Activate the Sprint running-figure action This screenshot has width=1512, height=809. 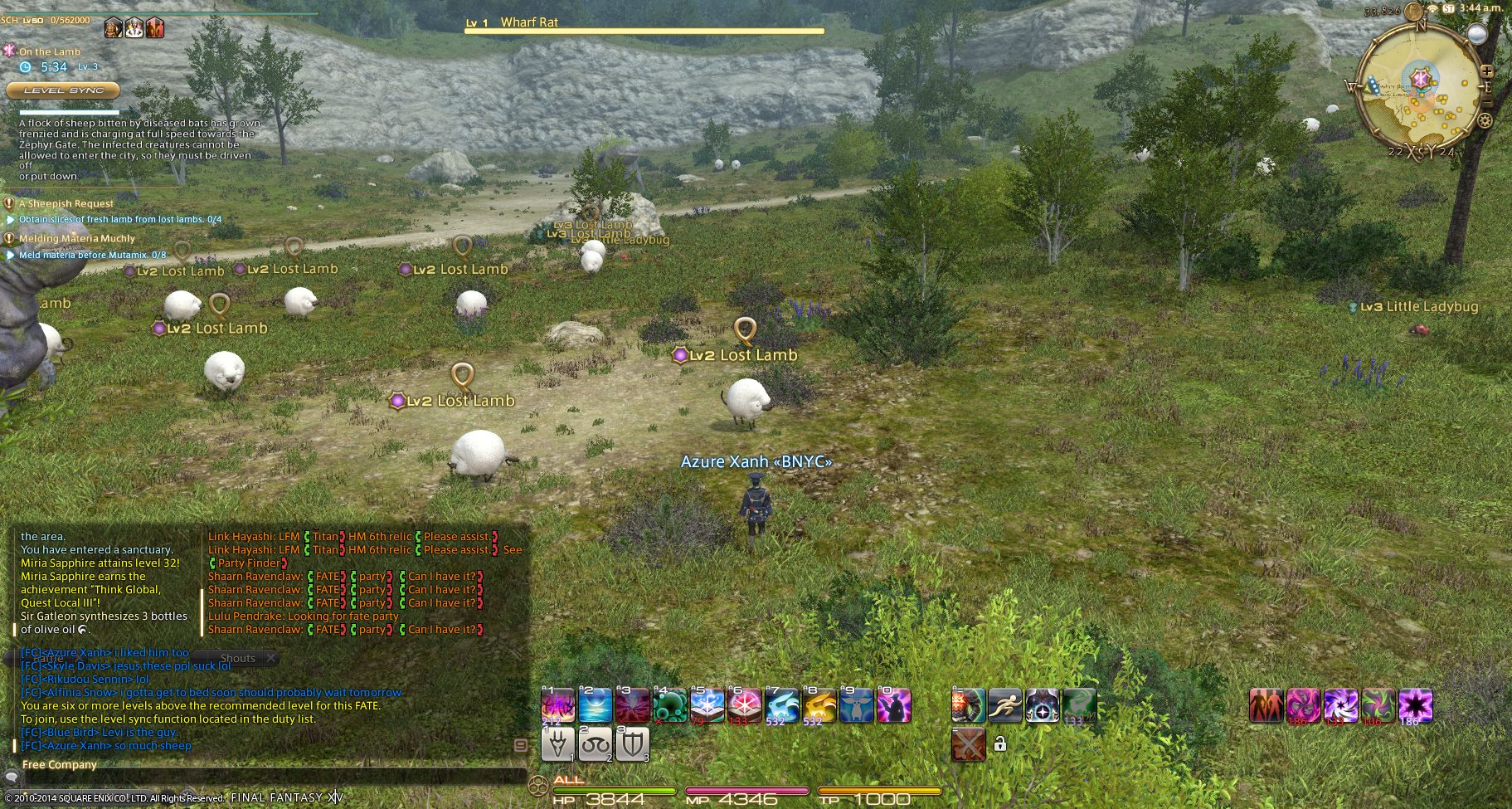point(1005,706)
